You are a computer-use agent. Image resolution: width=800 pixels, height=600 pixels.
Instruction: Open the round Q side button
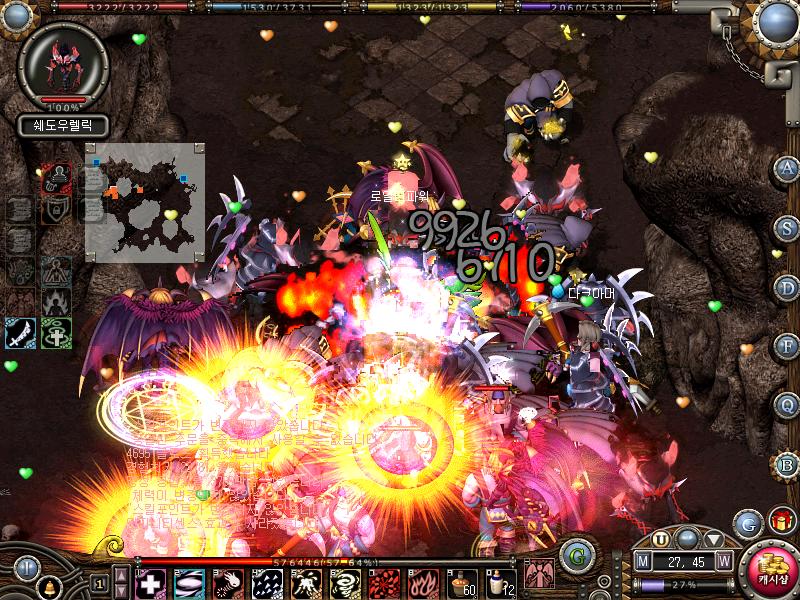point(787,405)
